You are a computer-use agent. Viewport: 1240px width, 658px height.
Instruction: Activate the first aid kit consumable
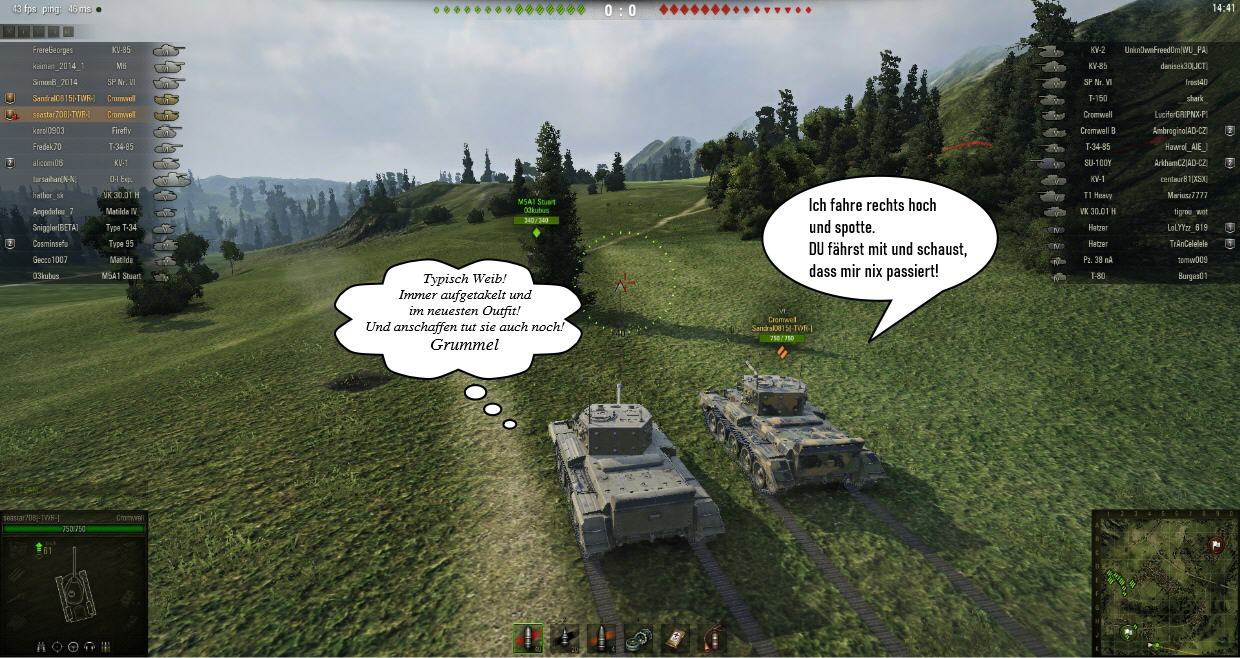point(675,638)
